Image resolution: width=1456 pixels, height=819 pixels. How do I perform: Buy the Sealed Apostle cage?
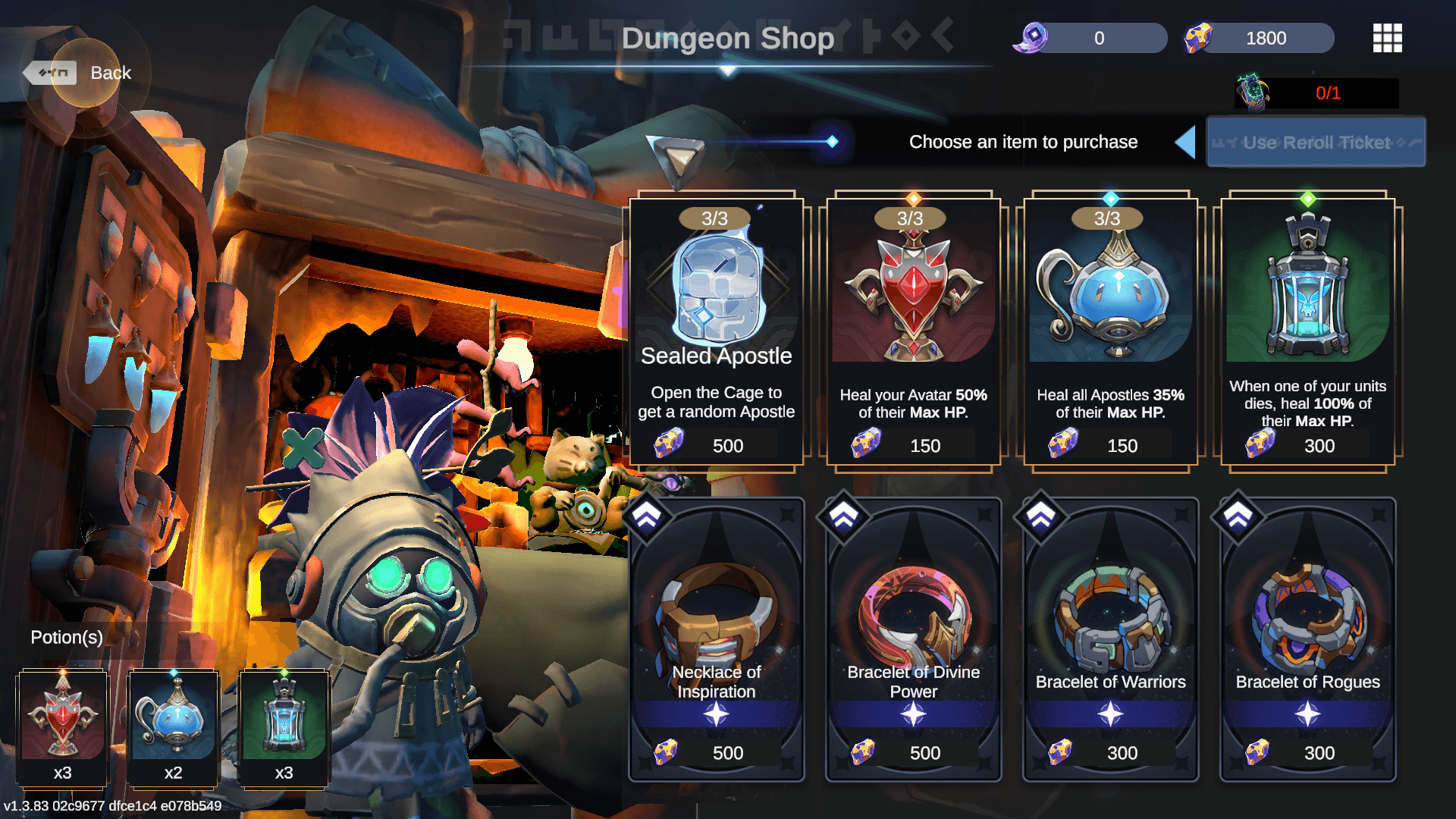pyautogui.click(x=716, y=330)
